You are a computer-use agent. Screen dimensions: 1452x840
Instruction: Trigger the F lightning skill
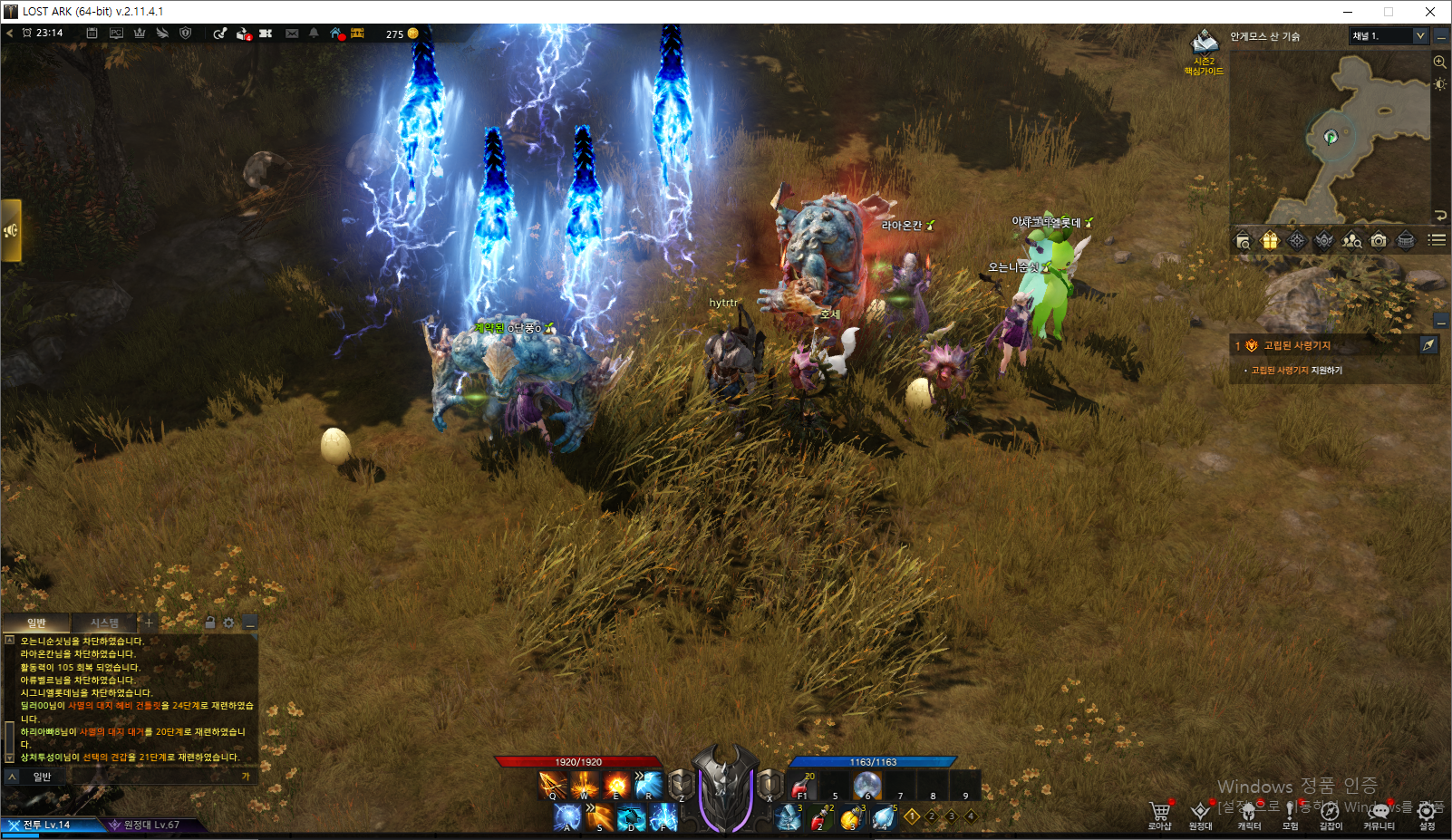click(663, 817)
